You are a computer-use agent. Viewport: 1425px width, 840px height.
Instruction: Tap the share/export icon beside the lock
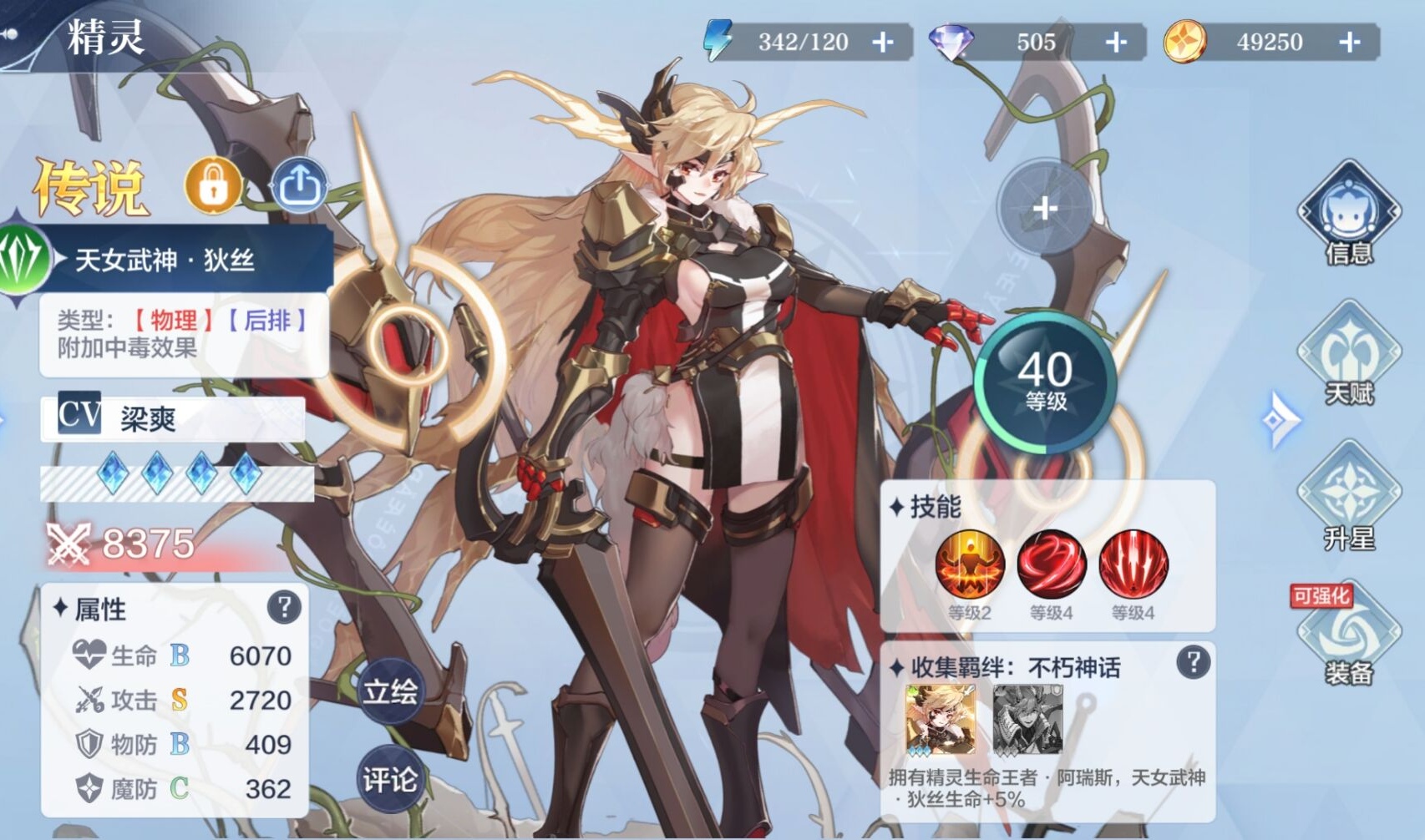tap(299, 185)
